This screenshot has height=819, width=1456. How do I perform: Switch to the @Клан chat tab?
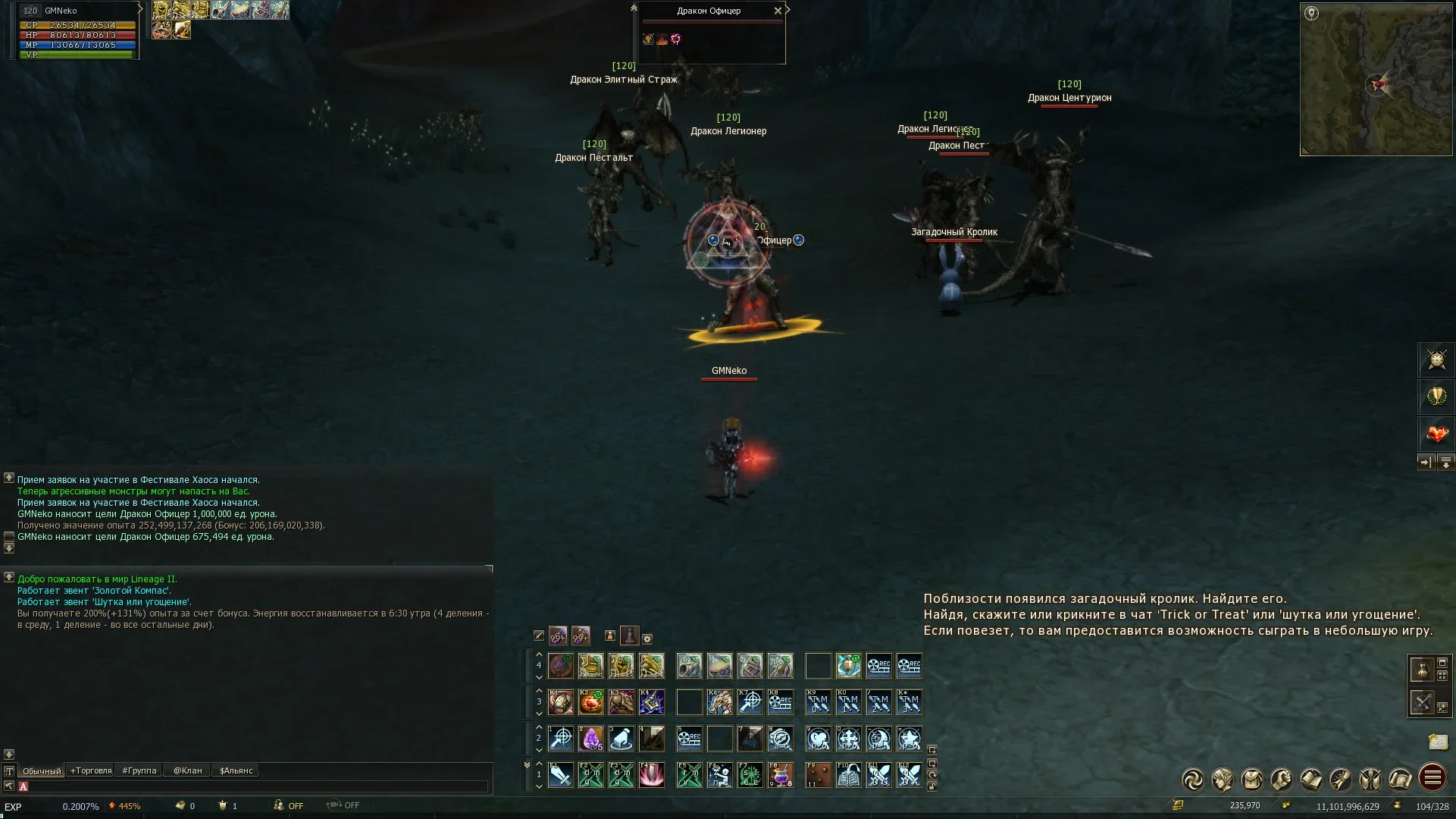[187, 770]
